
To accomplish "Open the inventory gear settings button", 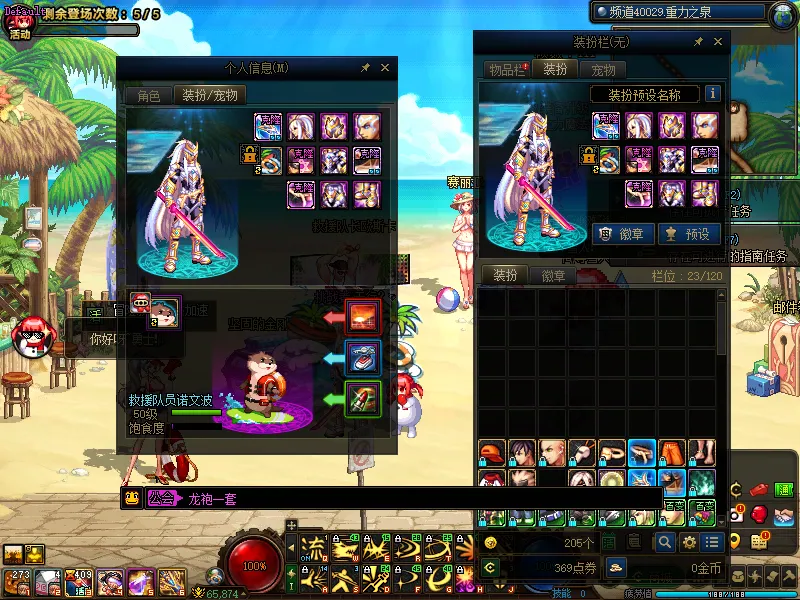I will click(x=688, y=542).
